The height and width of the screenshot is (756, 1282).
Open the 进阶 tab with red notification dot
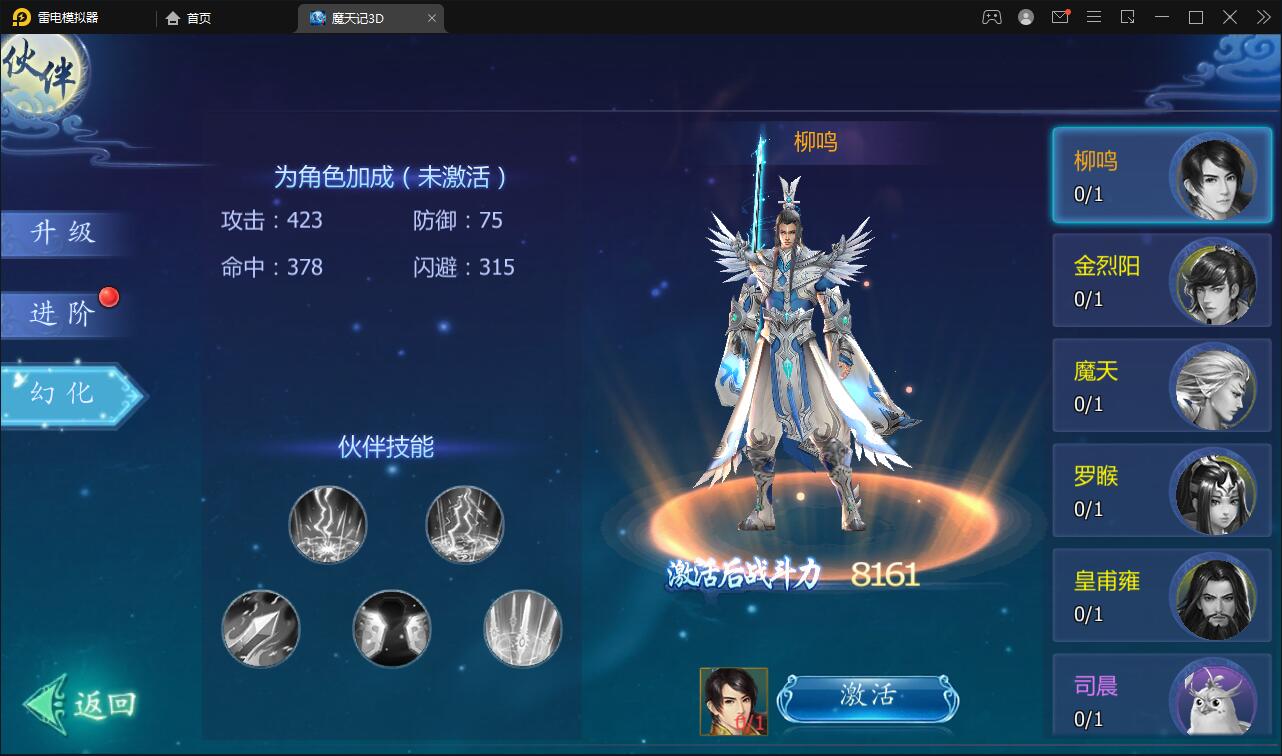[60, 314]
